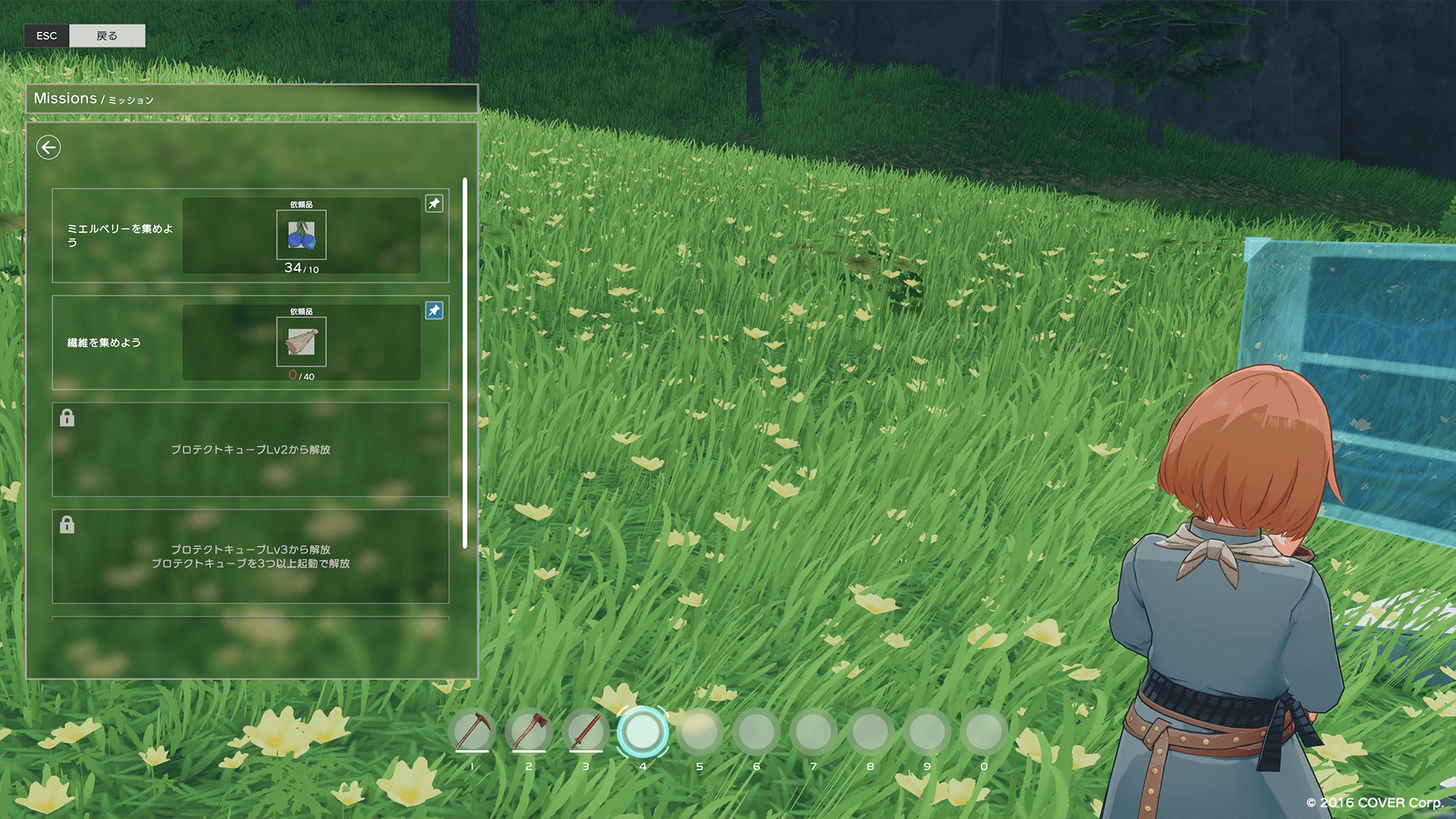Viewport: 1456px width, 819px height.
Task: Select the fiber bundle request item icon
Action: (301, 342)
